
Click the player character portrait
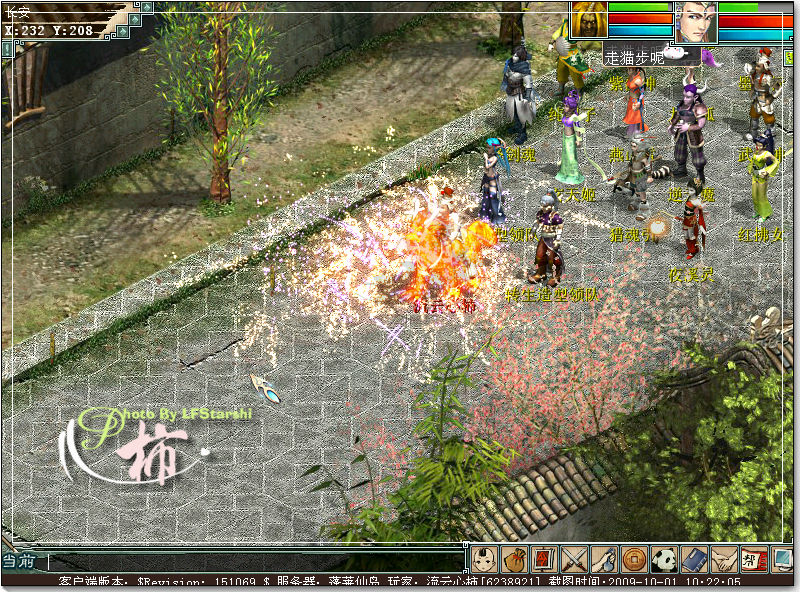tap(694, 22)
